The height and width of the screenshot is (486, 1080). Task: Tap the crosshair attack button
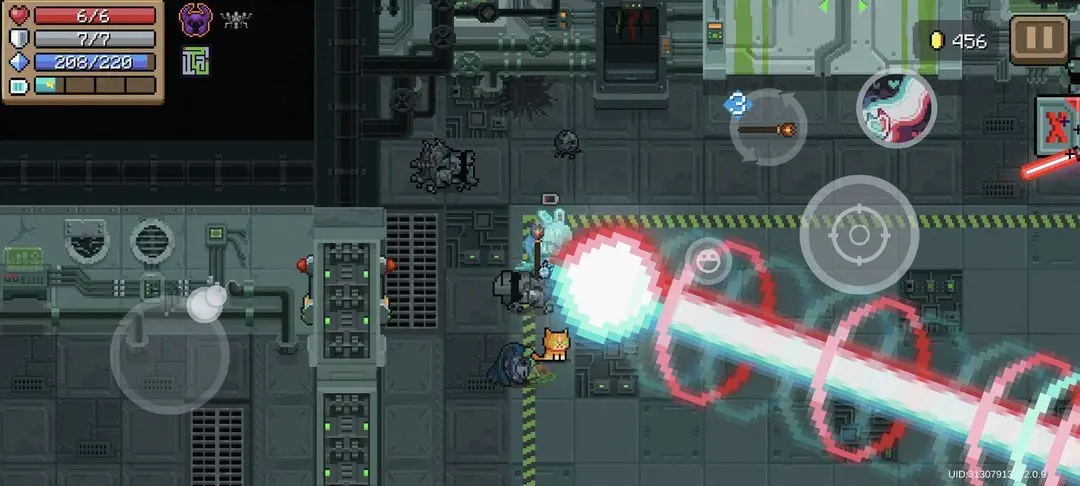[859, 235]
